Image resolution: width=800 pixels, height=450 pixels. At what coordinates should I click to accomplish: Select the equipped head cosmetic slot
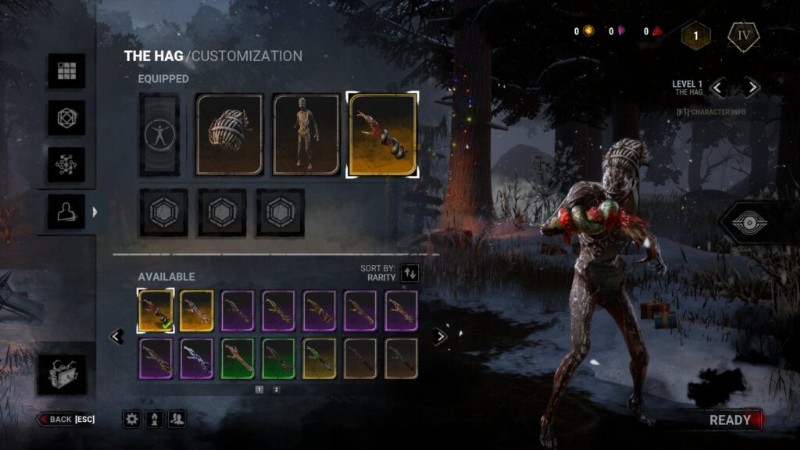pos(229,135)
